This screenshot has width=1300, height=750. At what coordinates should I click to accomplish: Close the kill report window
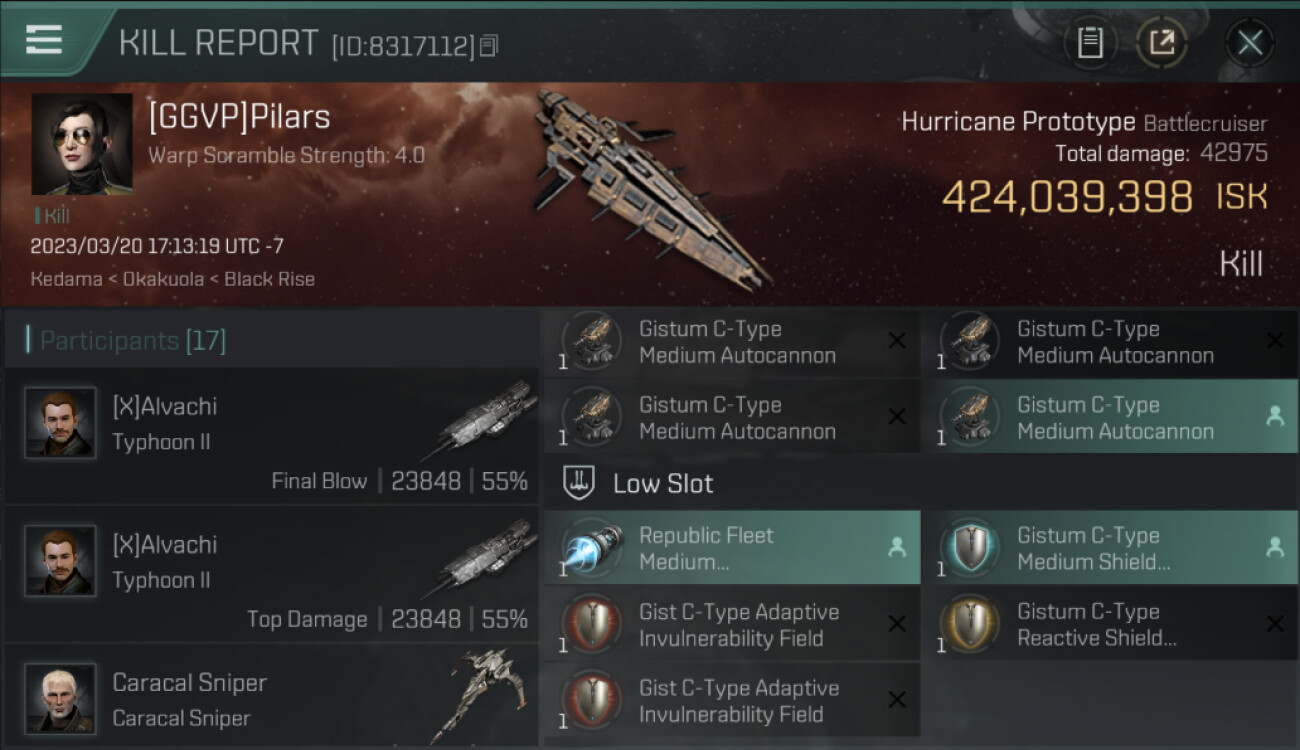coord(1249,43)
